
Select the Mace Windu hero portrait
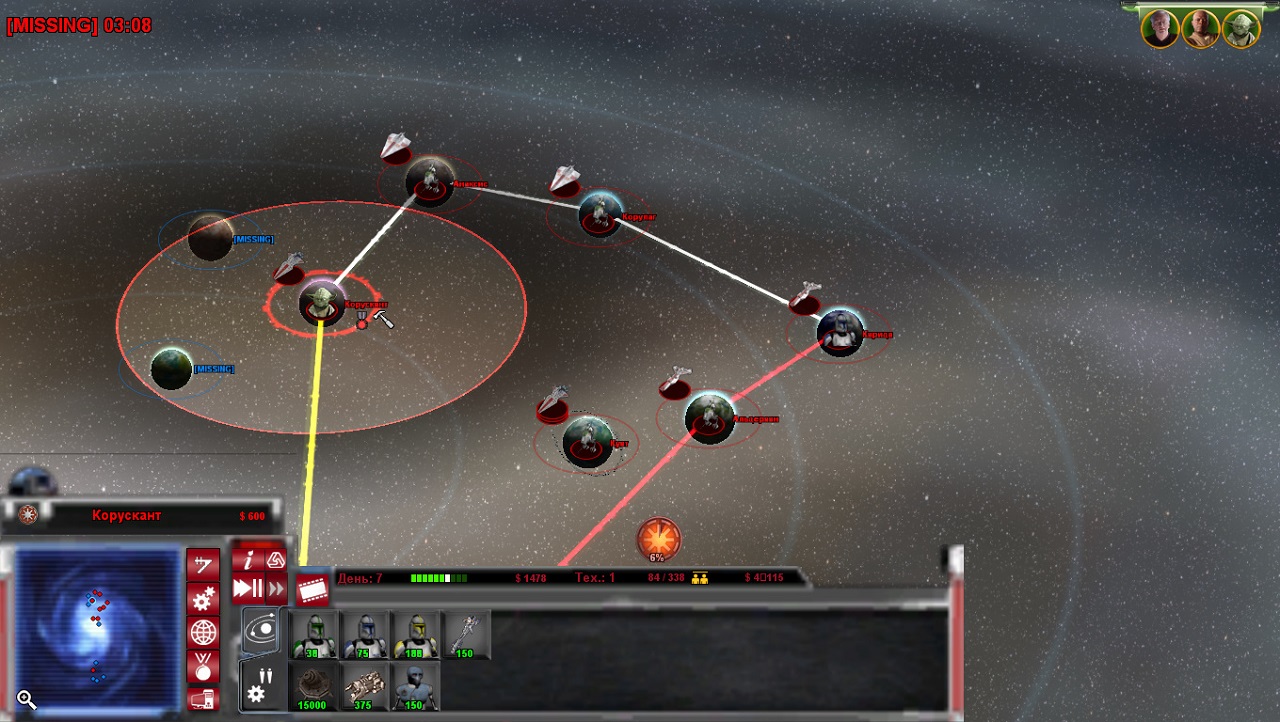tap(1201, 28)
